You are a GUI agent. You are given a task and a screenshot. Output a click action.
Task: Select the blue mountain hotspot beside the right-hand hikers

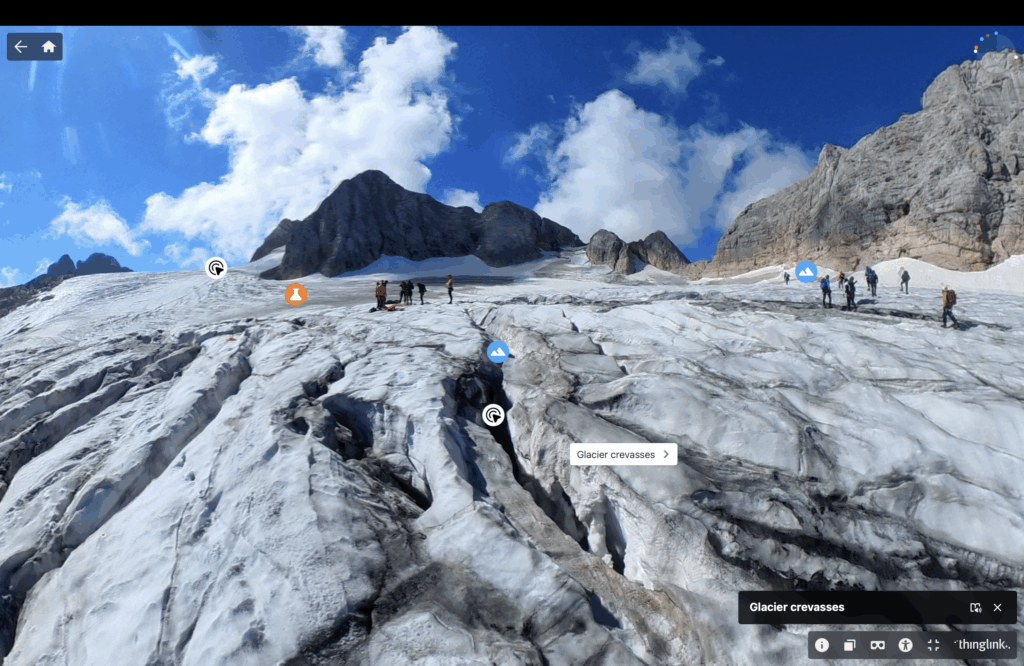[806, 271]
